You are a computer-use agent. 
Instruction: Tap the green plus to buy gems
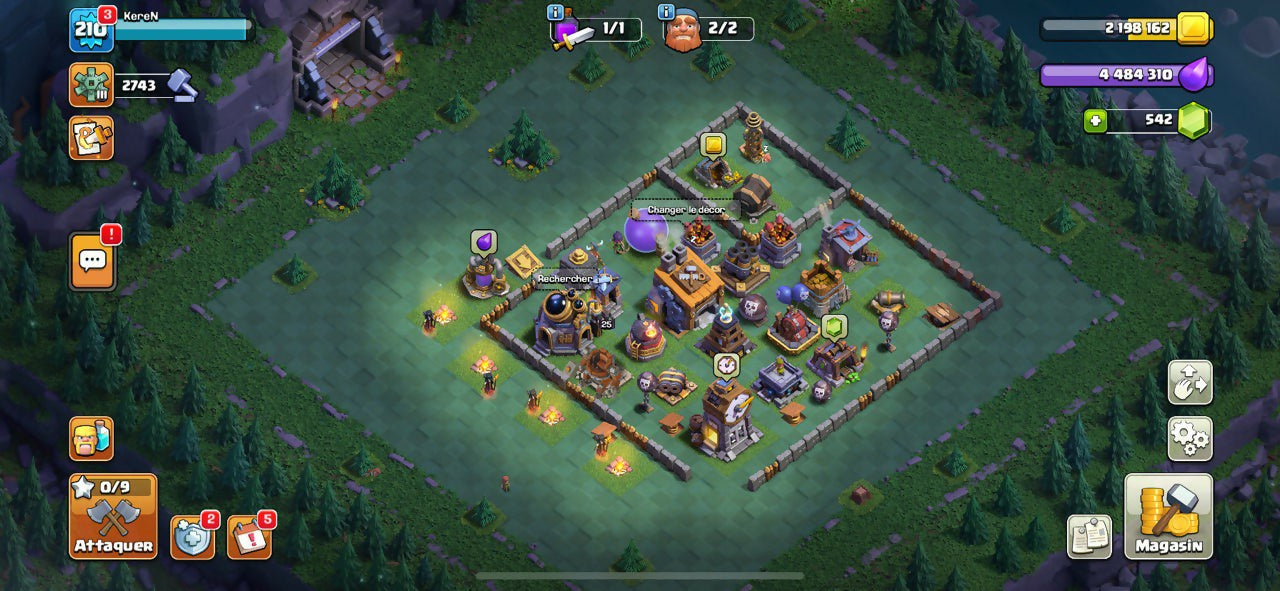pyautogui.click(x=1096, y=121)
